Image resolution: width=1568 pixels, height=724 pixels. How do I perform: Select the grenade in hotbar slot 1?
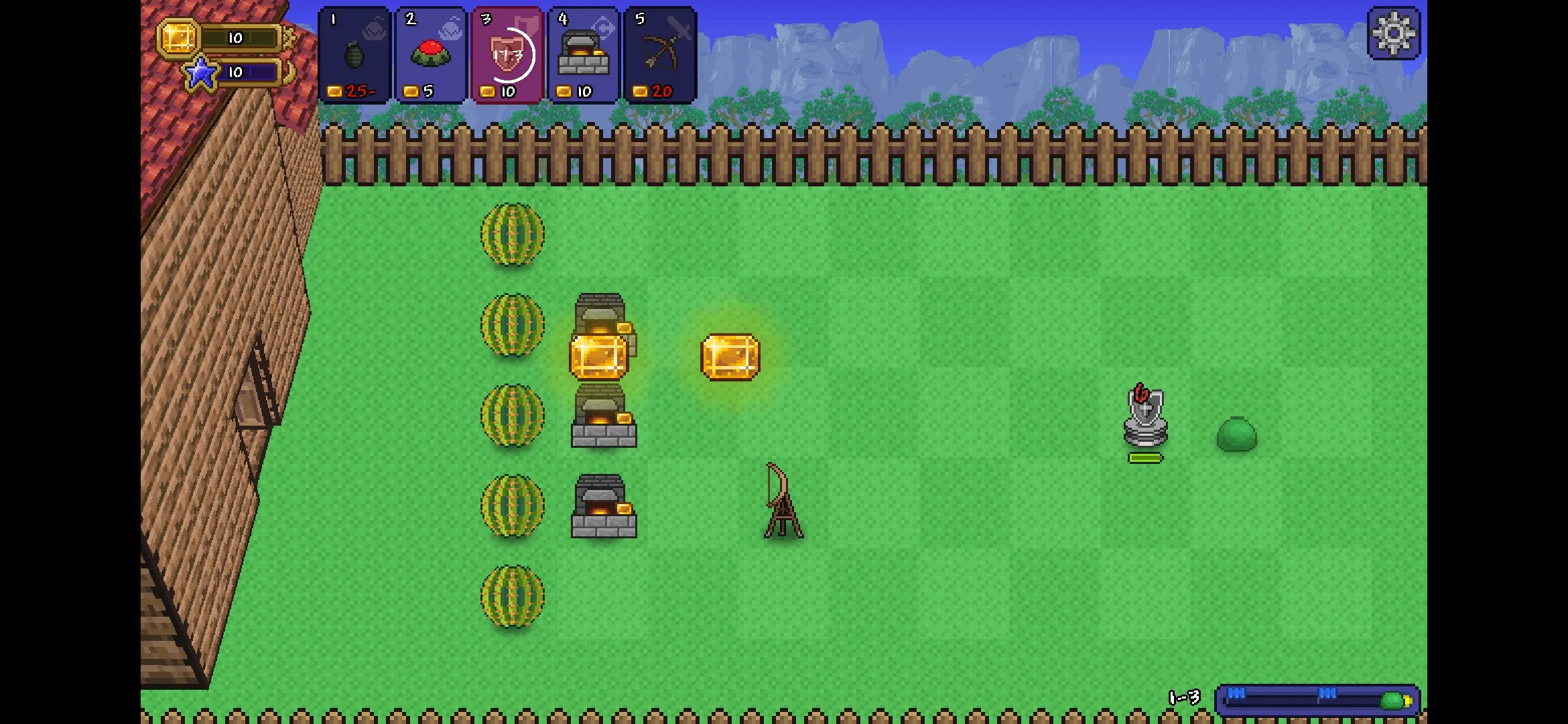point(354,54)
